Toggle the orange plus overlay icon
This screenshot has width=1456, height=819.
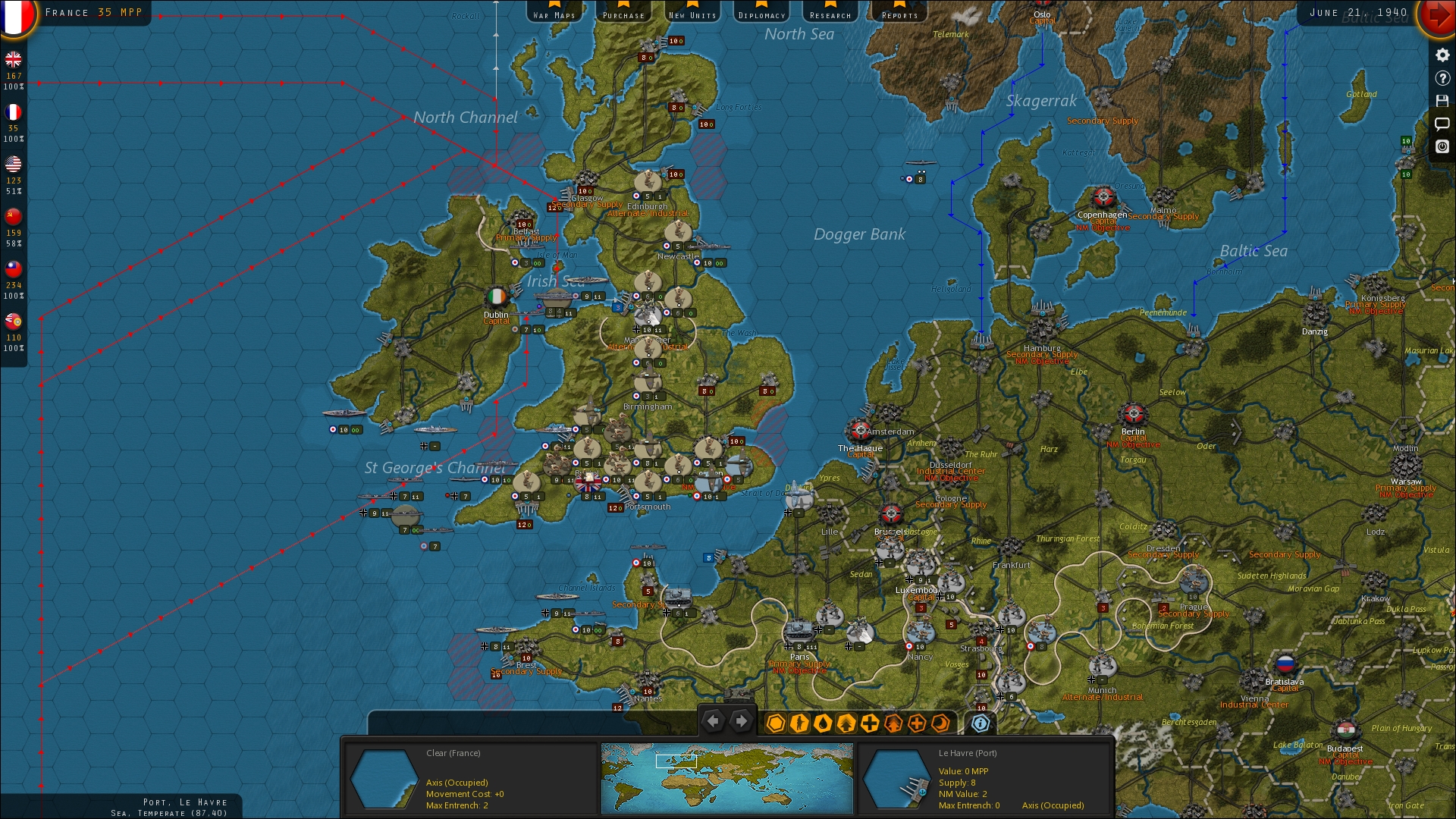point(916,724)
